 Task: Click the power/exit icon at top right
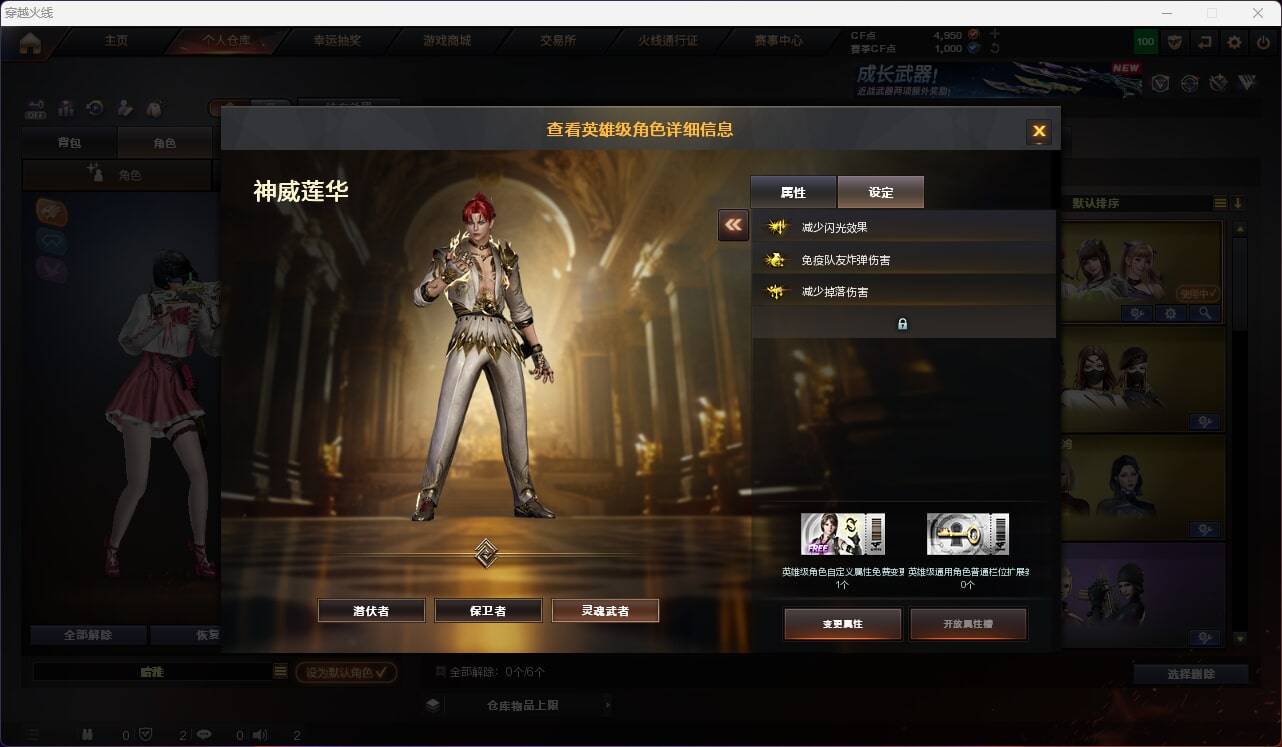pyautogui.click(x=1262, y=42)
